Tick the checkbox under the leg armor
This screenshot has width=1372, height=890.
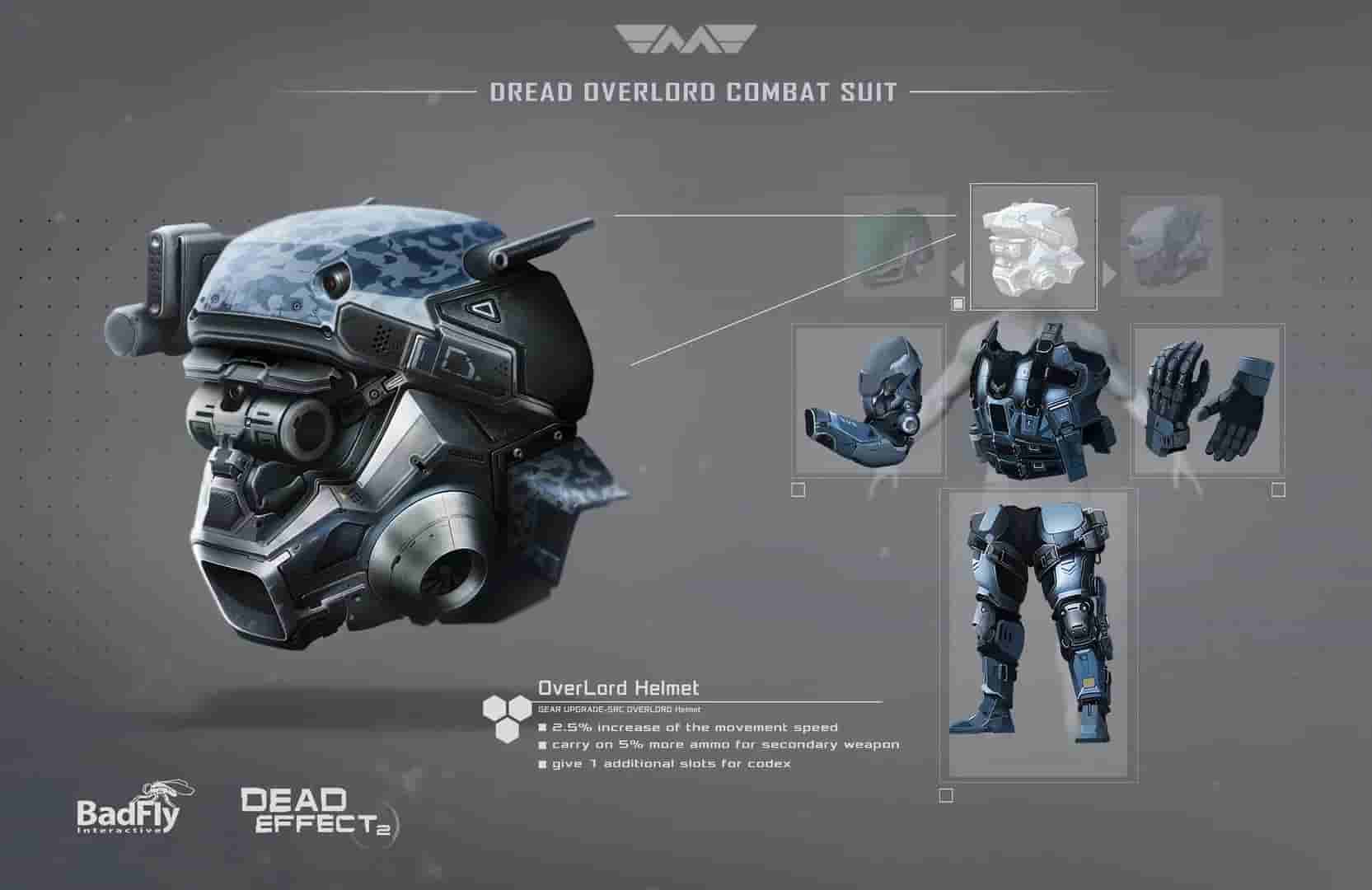[946, 795]
